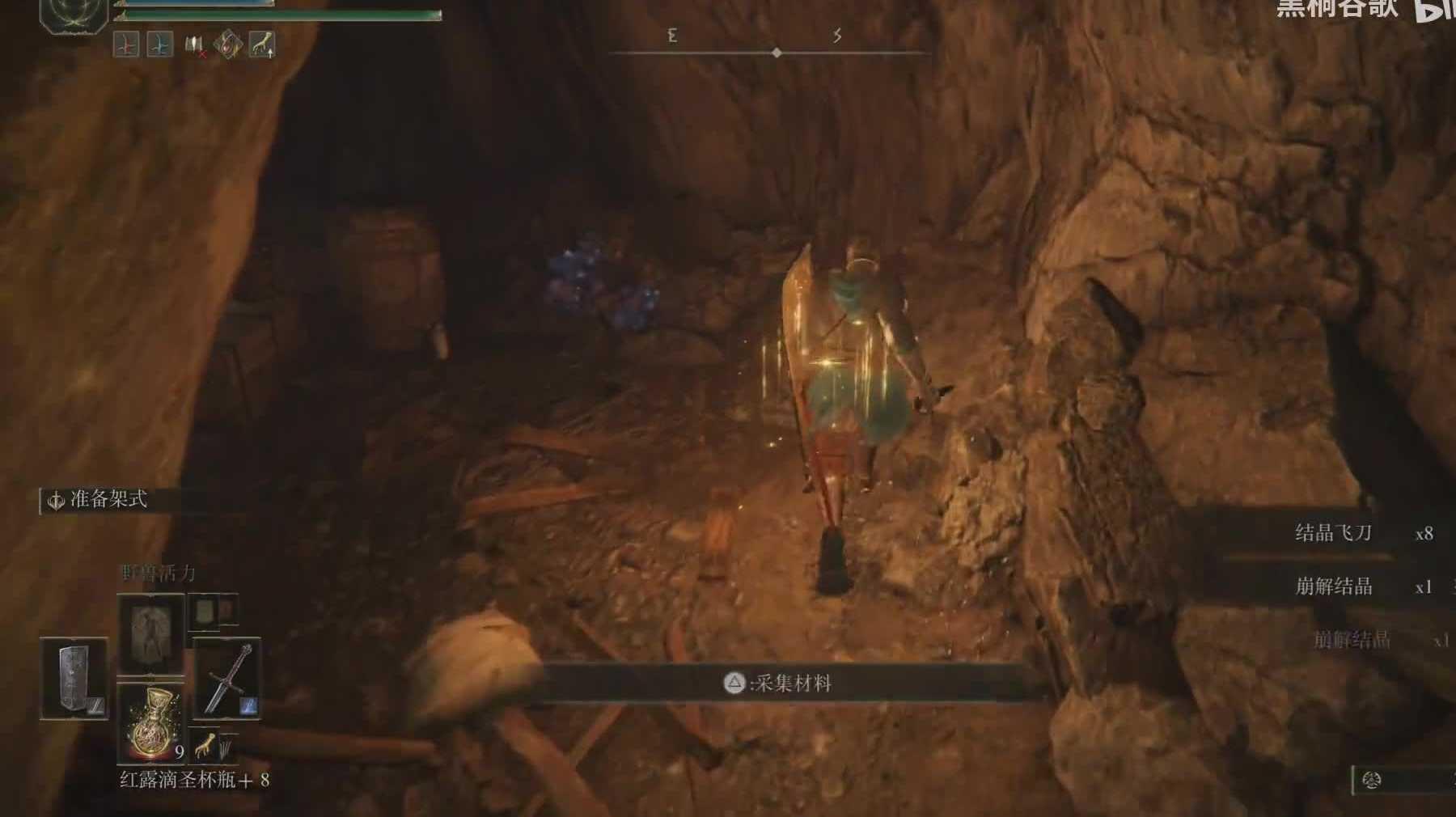Screen dimensions: 1456x817
Task: Click the equipped greatshield slot
Action: 74,678
